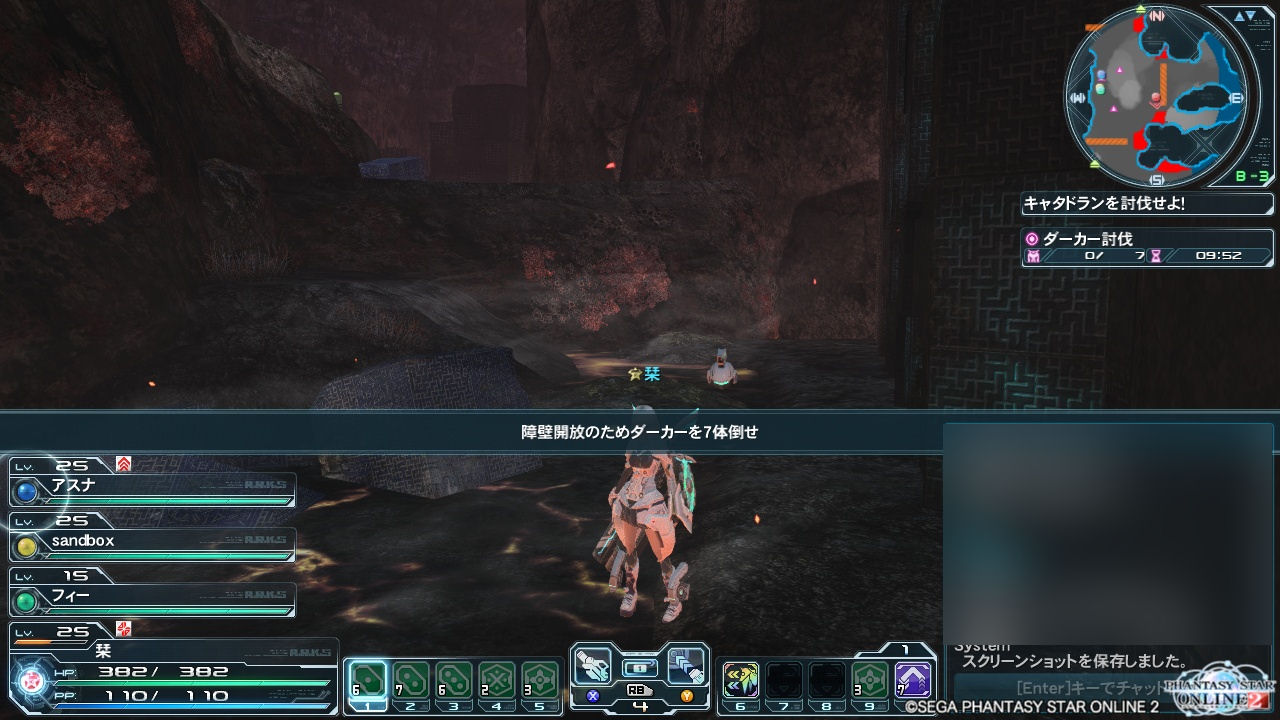The image size is (1280, 720).
Task: Activate the purple chevron skill icon
Action: 913,681
